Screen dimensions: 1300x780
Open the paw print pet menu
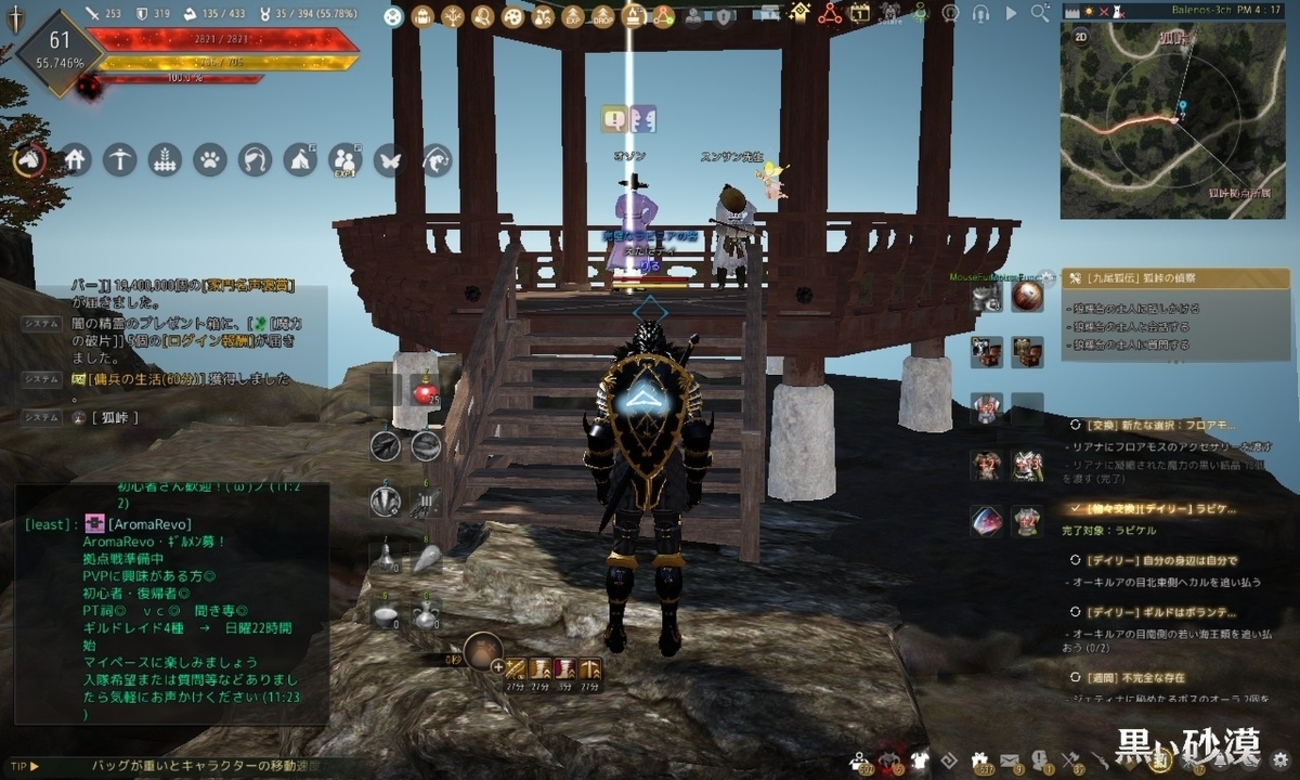coord(209,160)
